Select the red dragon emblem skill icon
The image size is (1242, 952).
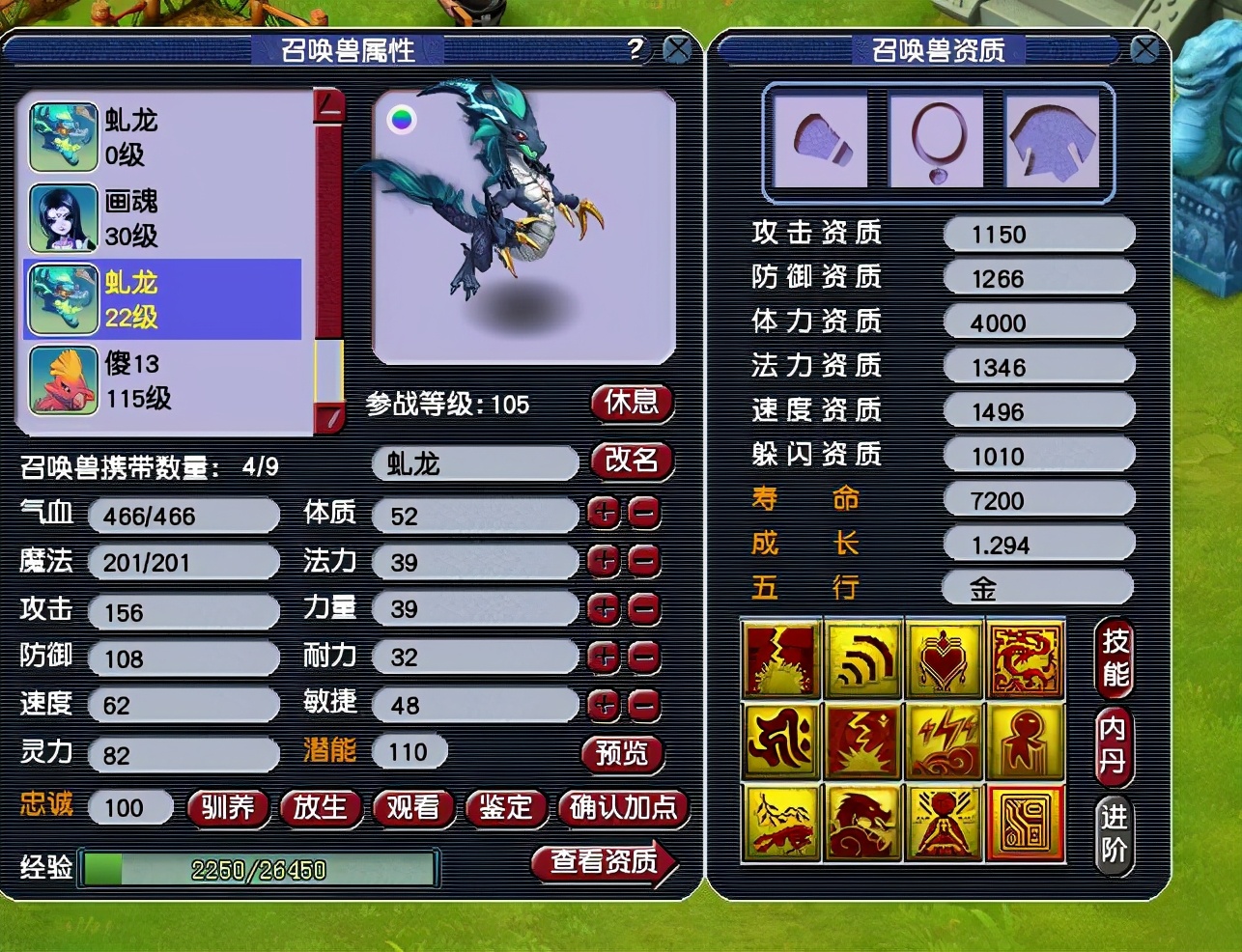tap(1026, 661)
